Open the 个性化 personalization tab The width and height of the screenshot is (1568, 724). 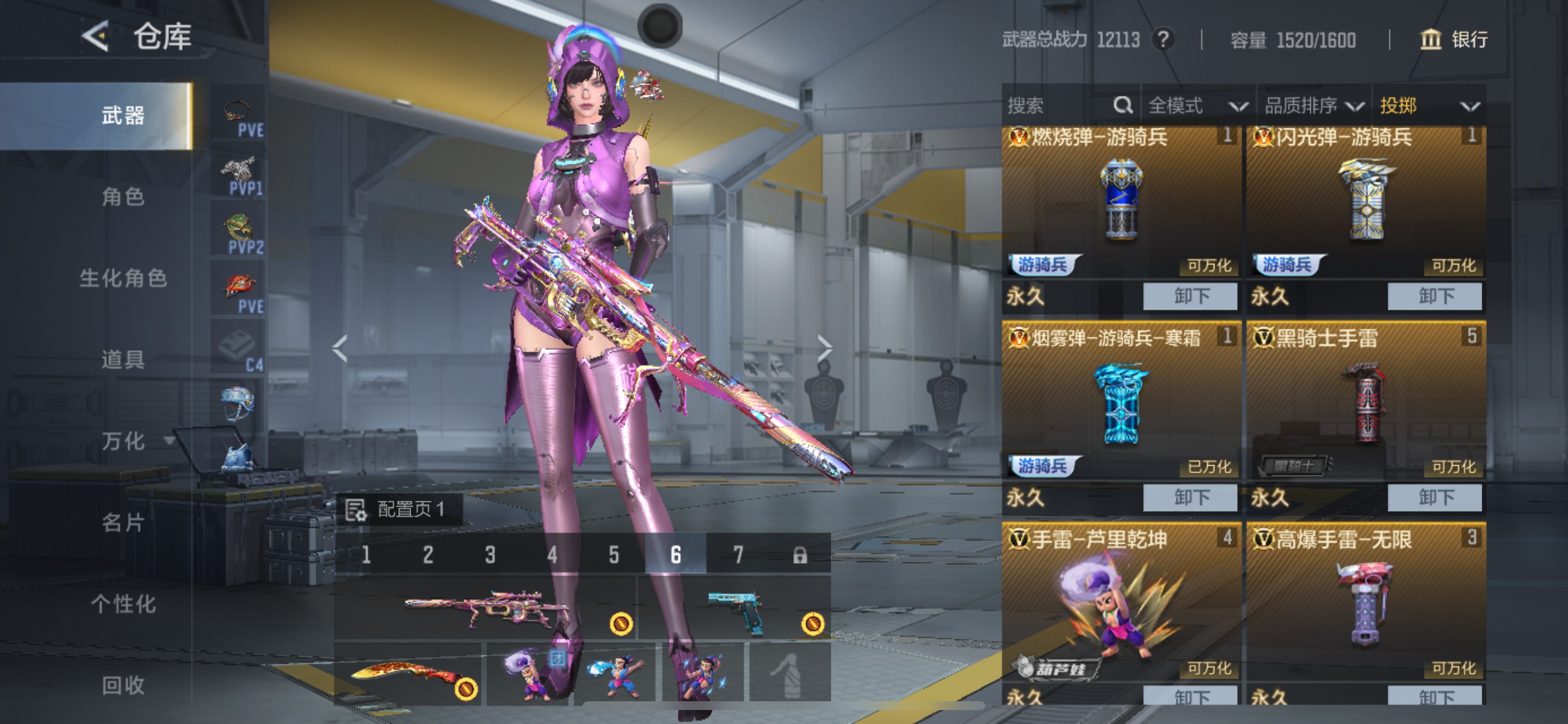coord(123,604)
